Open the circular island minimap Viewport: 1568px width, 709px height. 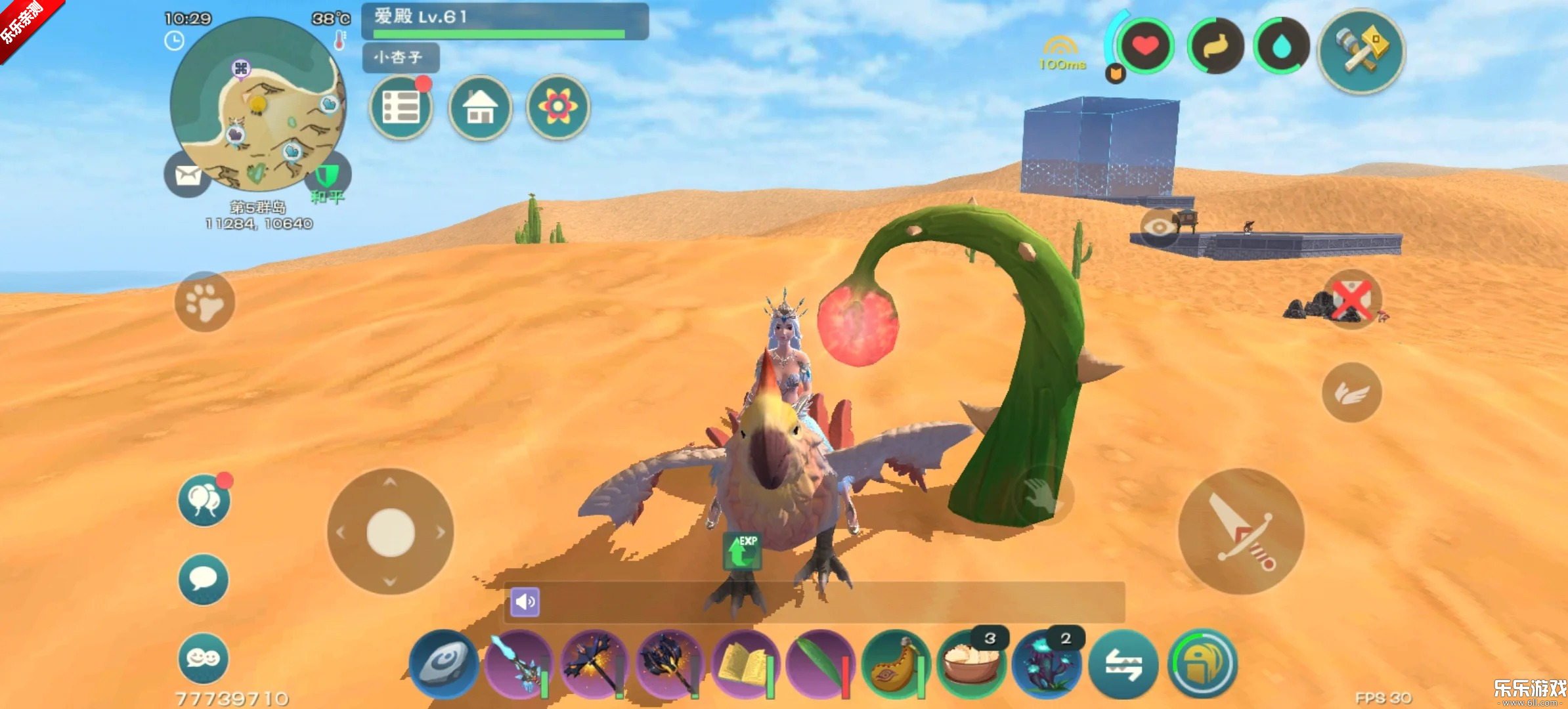point(257,105)
